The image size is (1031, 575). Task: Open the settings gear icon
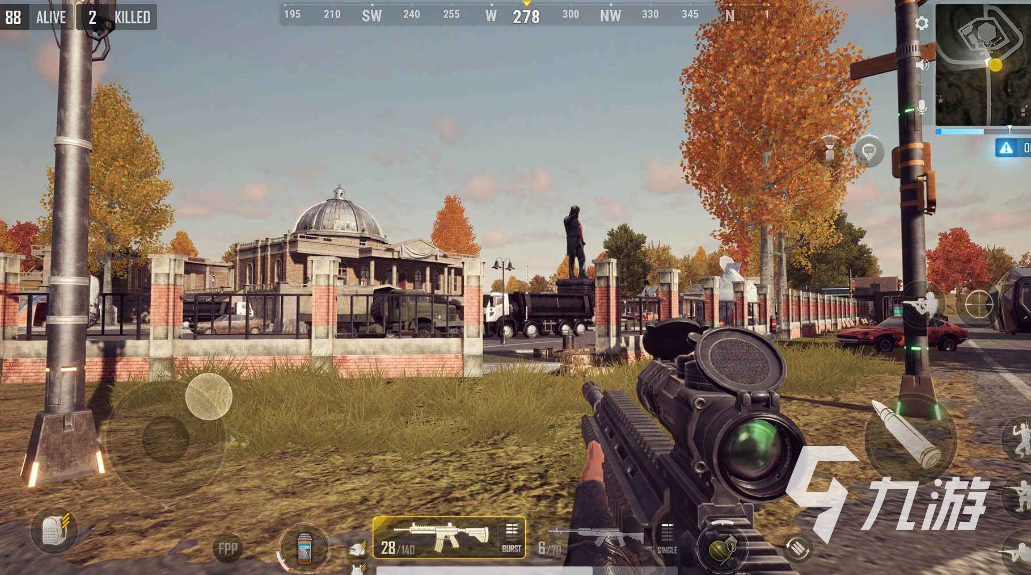922,23
